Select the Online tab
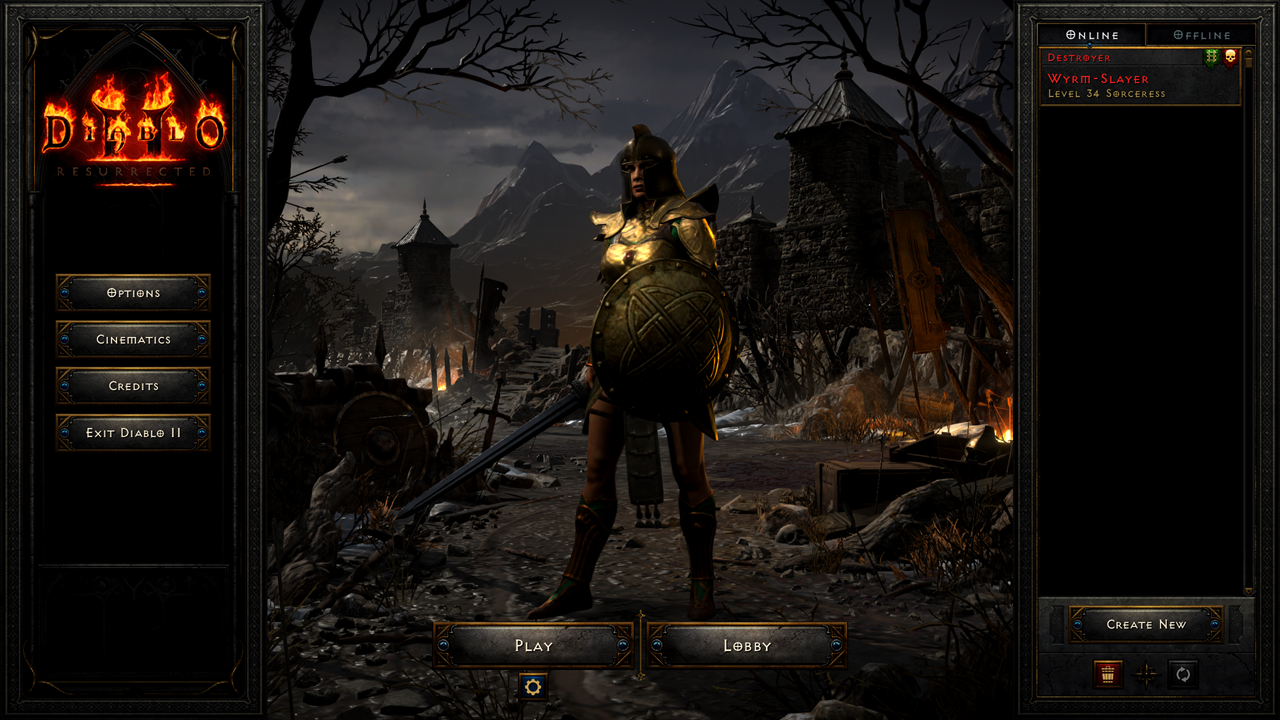 (x=1092, y=34)
